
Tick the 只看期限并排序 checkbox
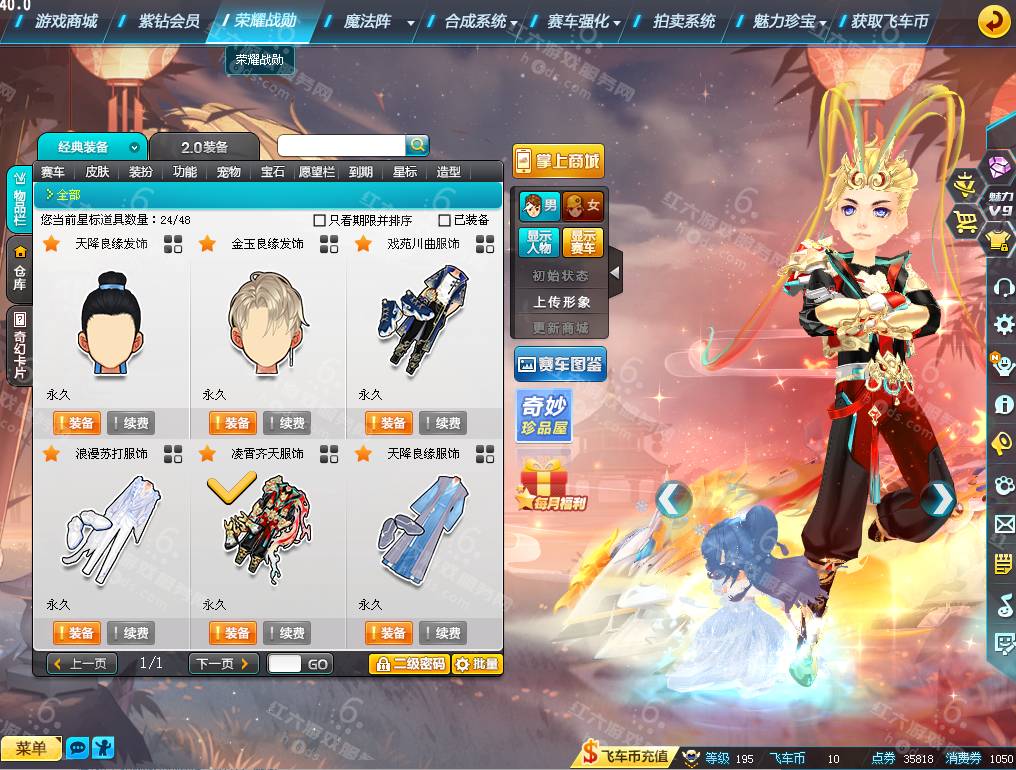coord(320,220)
